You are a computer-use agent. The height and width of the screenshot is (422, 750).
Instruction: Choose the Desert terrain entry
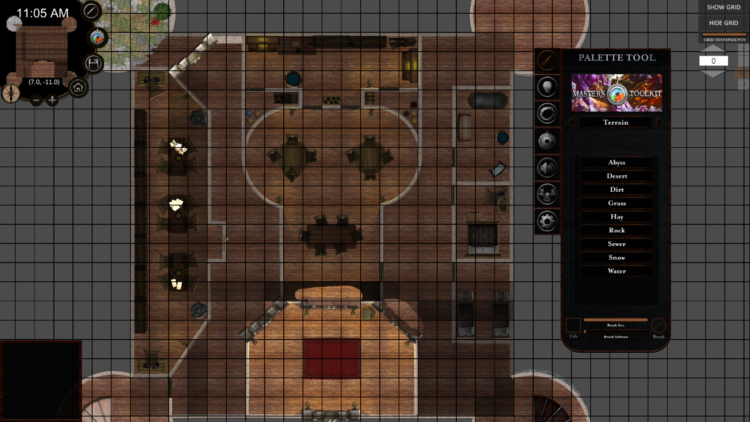[x=617, y=176]
